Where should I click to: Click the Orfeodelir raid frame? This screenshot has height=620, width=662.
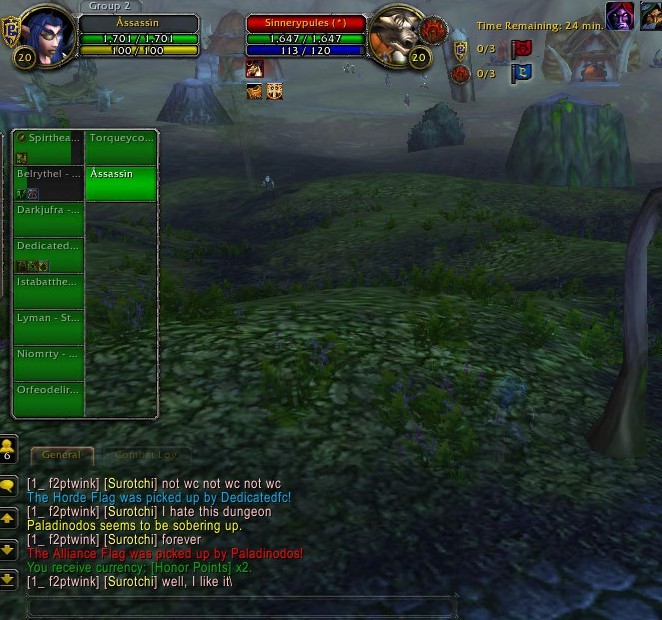pos(48,399)
